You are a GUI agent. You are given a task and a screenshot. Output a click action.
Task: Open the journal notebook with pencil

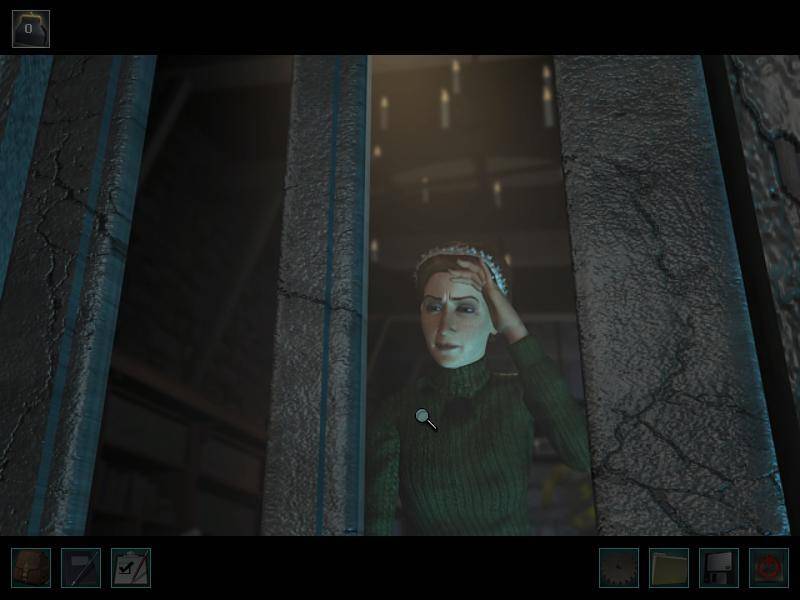(81, 568)
